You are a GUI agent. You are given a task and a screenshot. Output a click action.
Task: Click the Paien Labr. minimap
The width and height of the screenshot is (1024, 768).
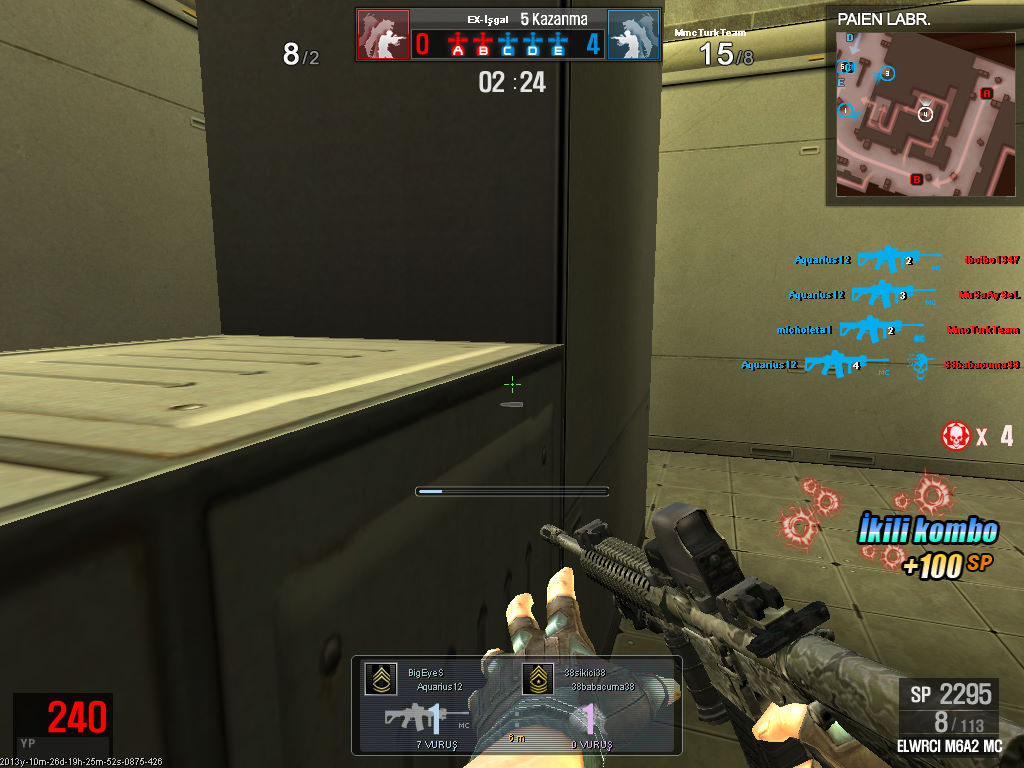pyautogui.click(x=922, y=112)
